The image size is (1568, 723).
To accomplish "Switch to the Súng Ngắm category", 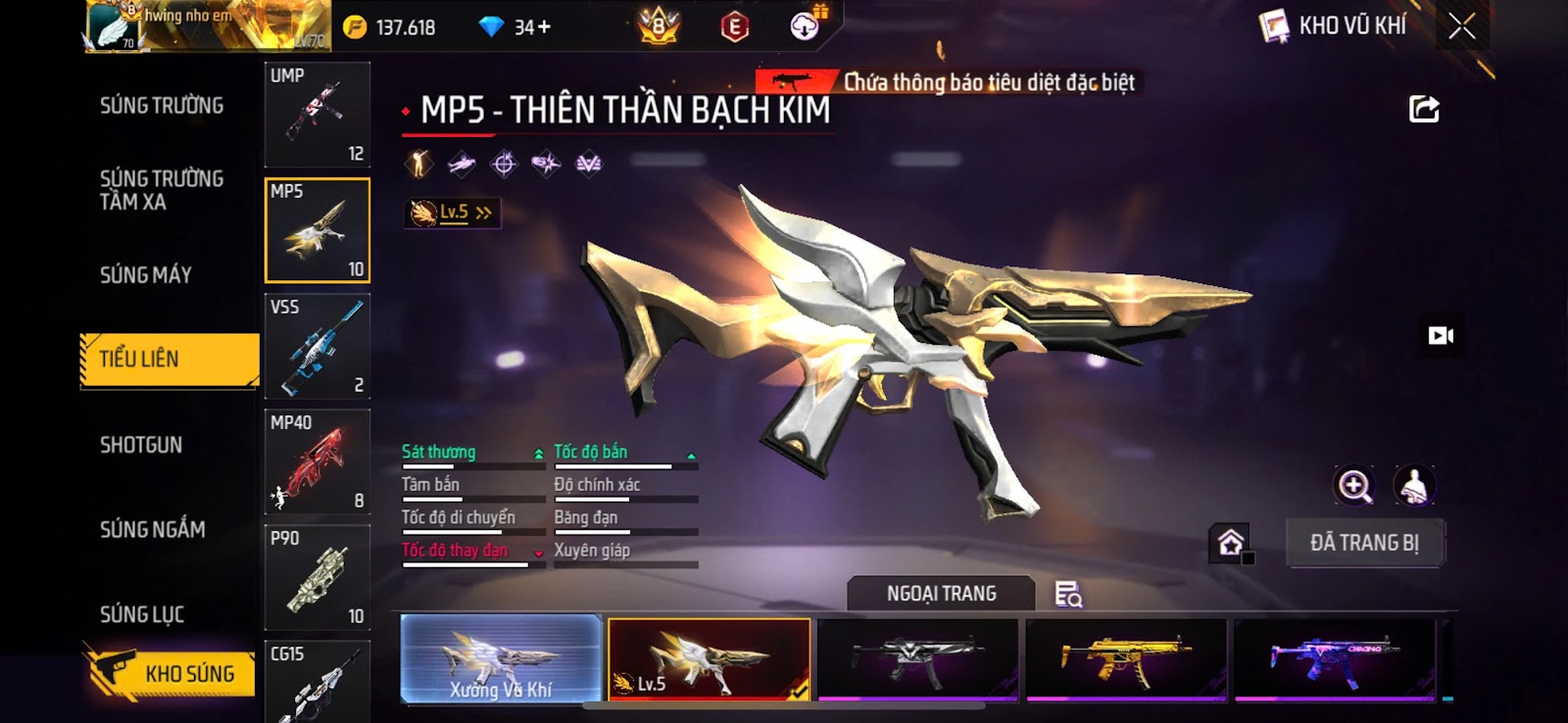I will coord(153,529).
